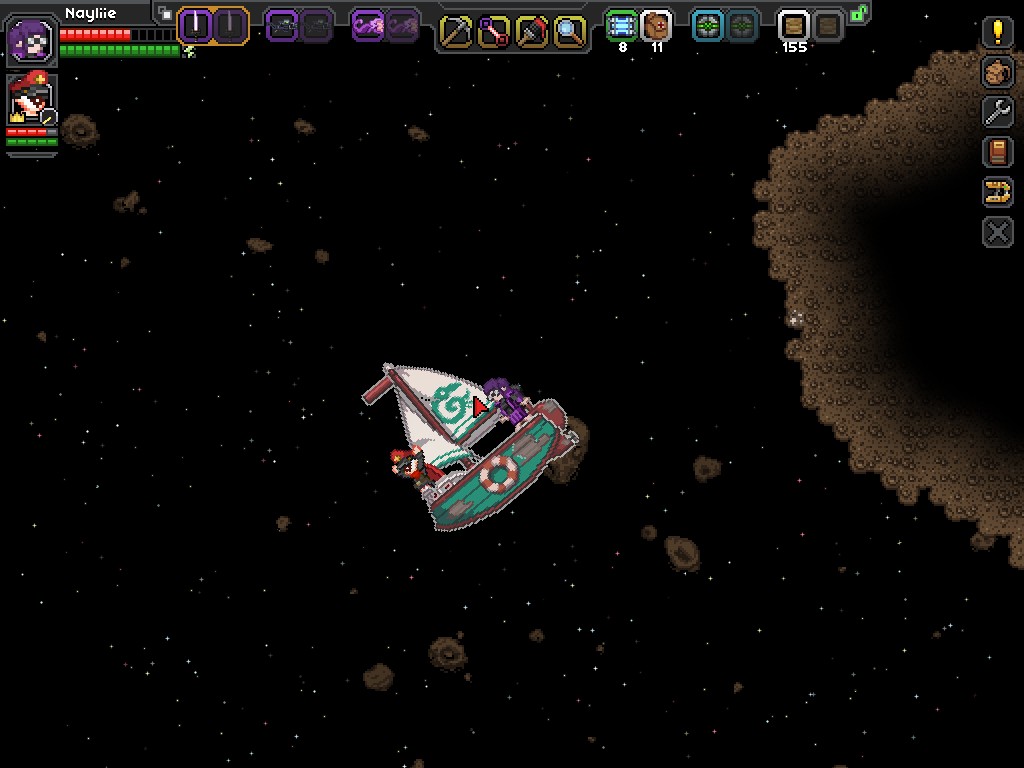
Task: Open the crafting wrench menu
Action: coord(997,112)
